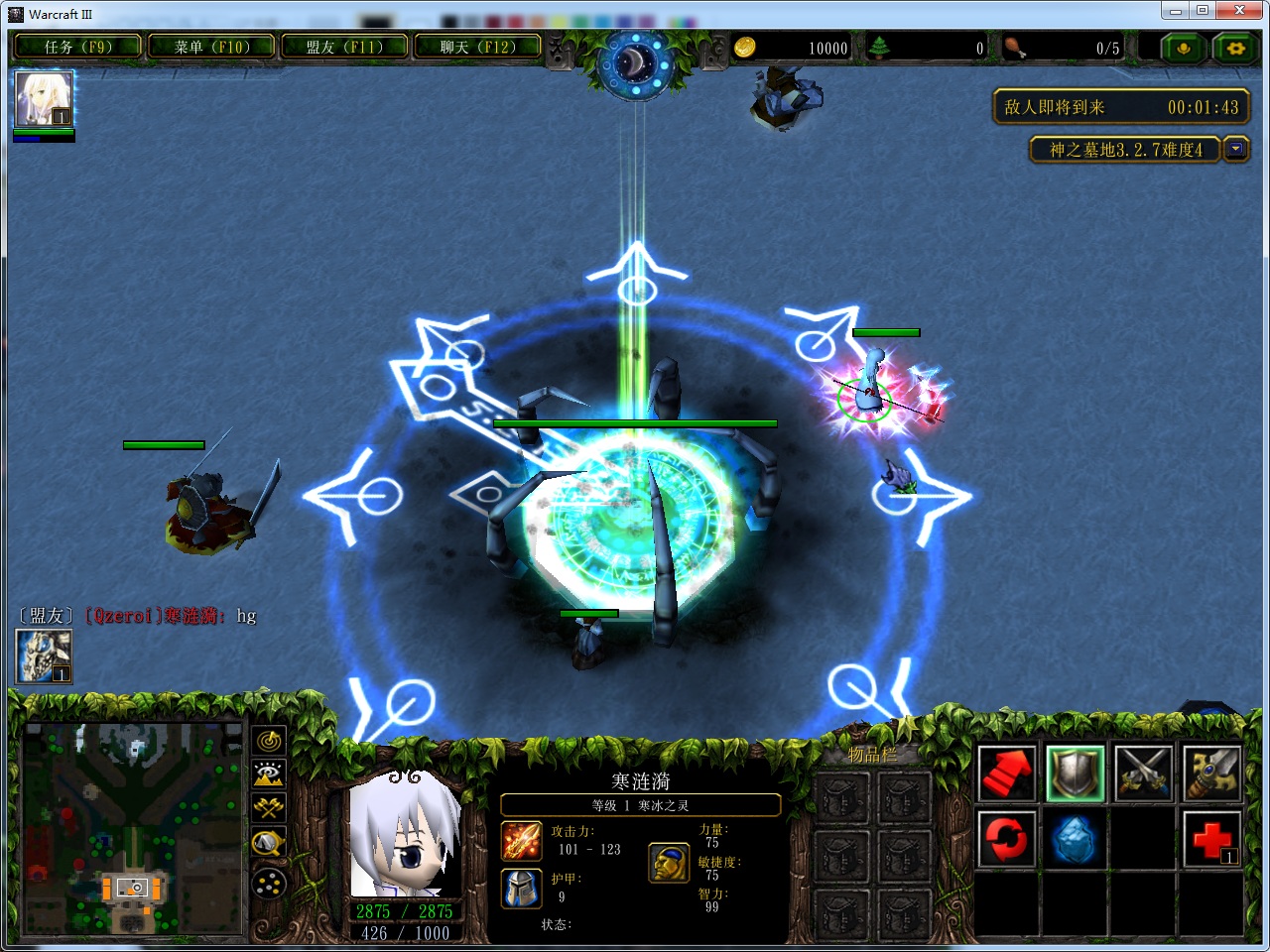Close the Warcraft III window
This screenshot has height=952, width=1270.
pyautogui.click(x=1239, y=11)
